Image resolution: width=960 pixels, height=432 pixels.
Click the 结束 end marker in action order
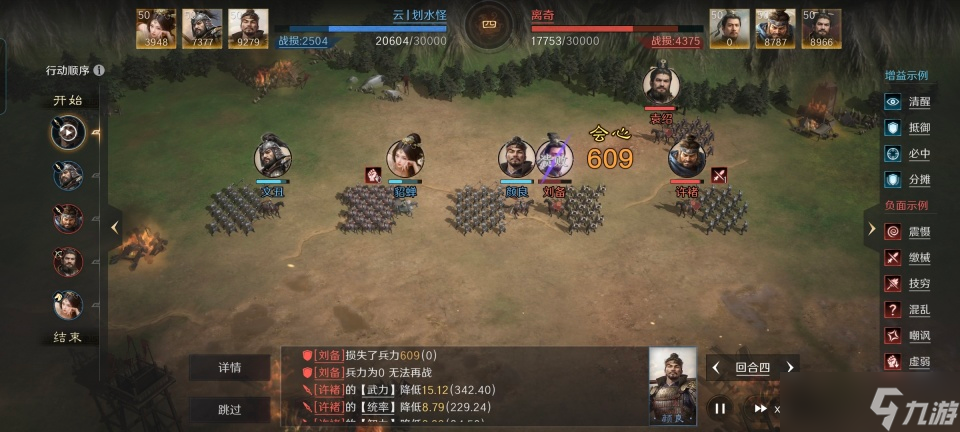pyautogui.click(x=68, y=337)
